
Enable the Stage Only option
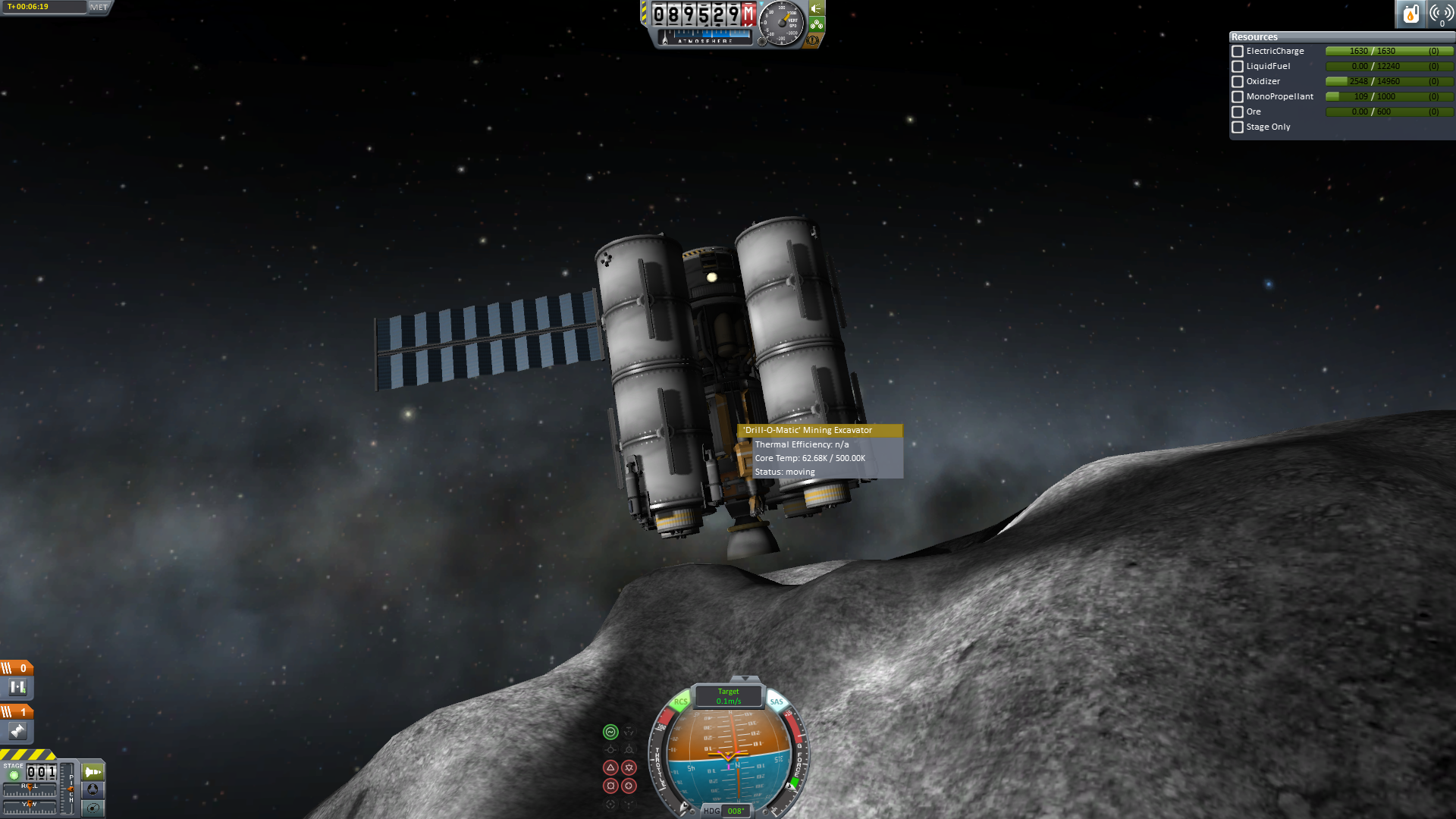point(1238,127)
